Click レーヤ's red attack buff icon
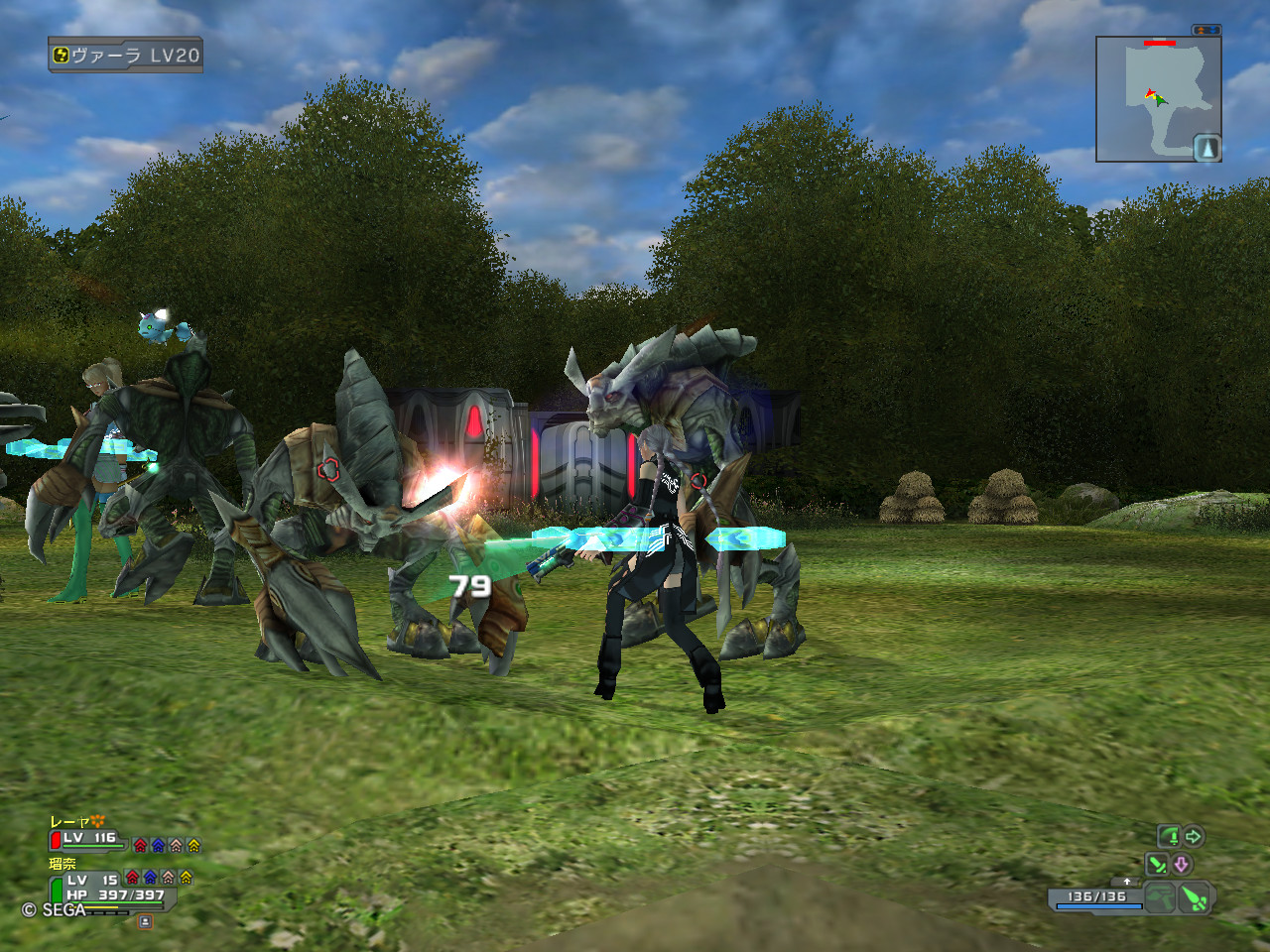Image resolution: width=1270 pixels, height=952 pixels. tap(140, 846)
